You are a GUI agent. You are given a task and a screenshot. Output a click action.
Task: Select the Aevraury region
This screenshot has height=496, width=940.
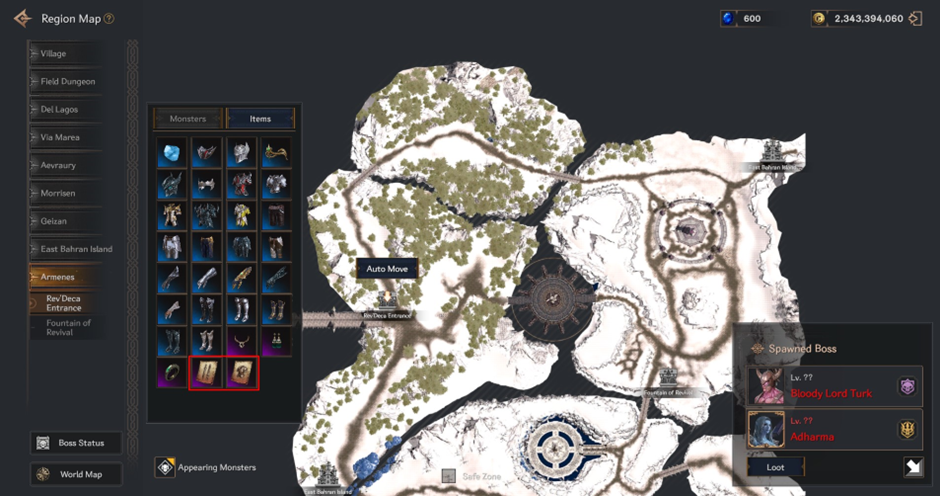(x=68, y=165)
